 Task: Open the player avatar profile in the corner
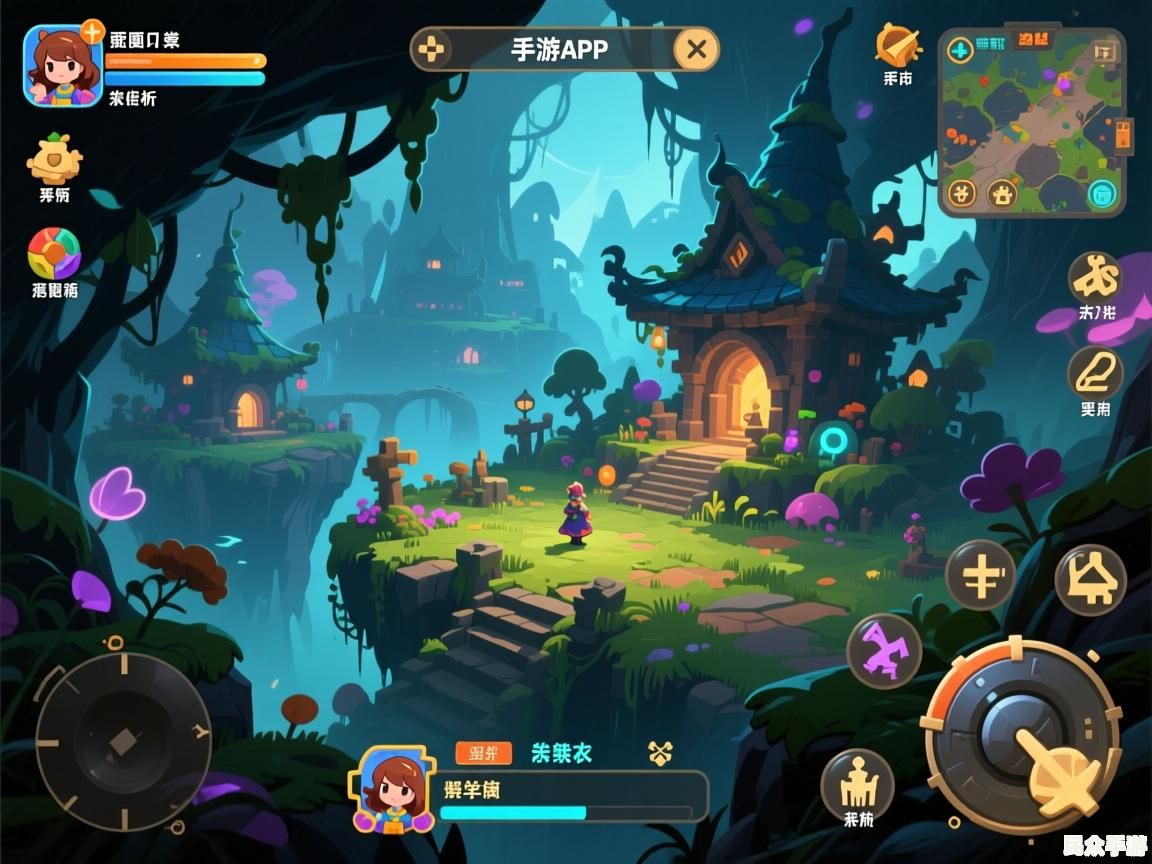point(62,66)
